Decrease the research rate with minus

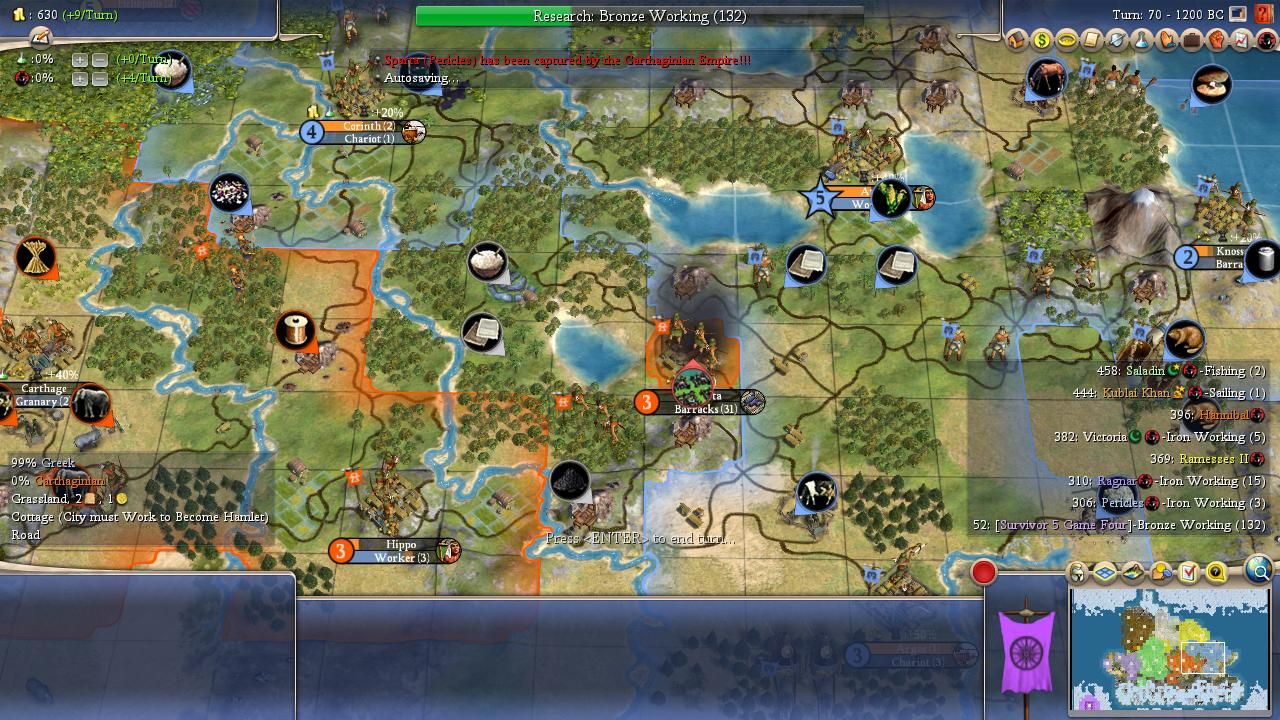99,60
